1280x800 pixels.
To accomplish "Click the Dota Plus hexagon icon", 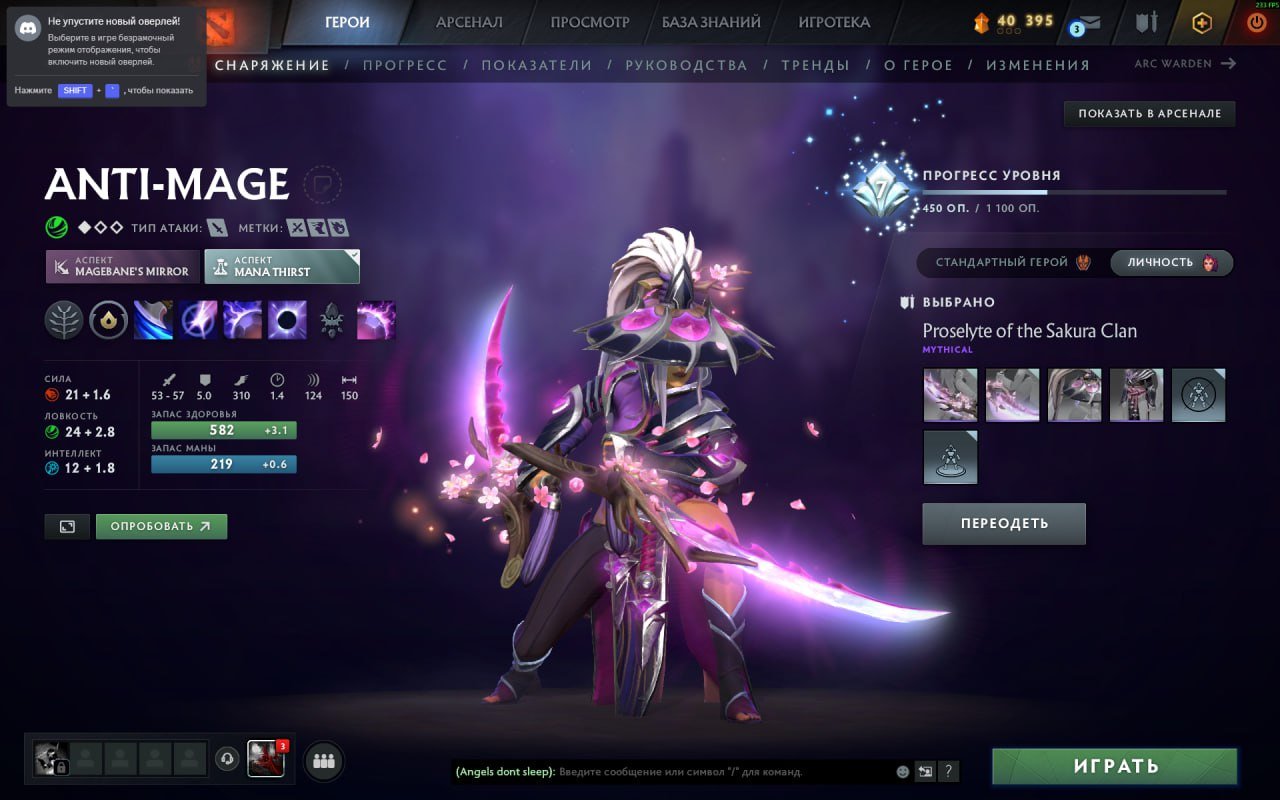I will point(1203,22).
